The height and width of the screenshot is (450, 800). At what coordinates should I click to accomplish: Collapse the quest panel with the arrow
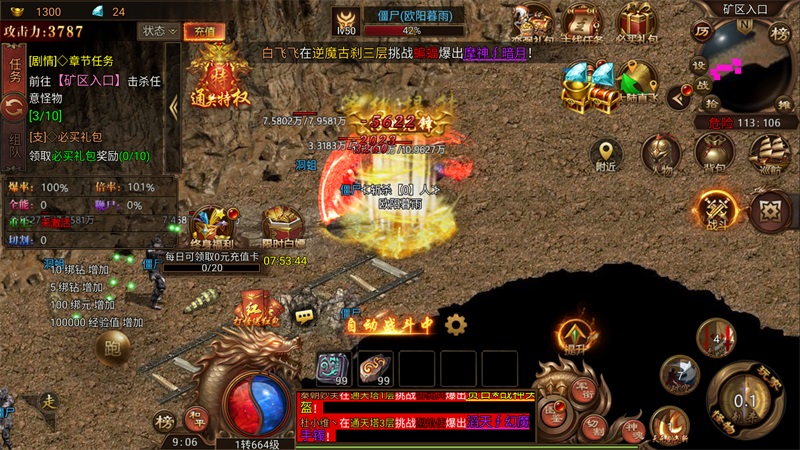173,107
